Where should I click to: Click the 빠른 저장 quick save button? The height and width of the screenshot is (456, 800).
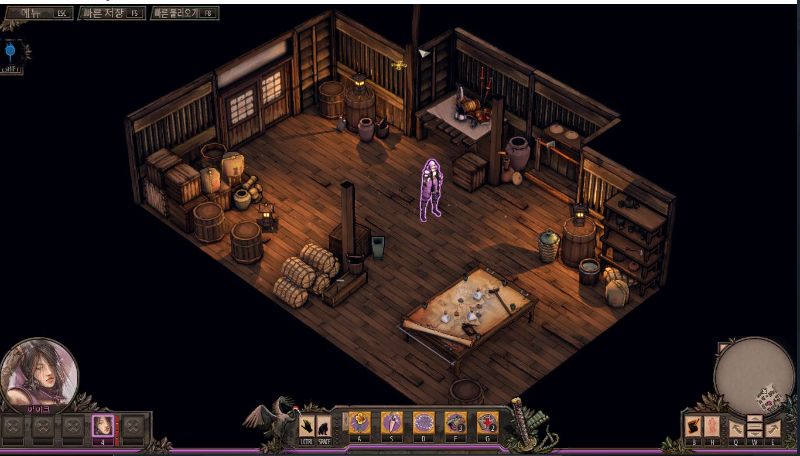point(111,13)
